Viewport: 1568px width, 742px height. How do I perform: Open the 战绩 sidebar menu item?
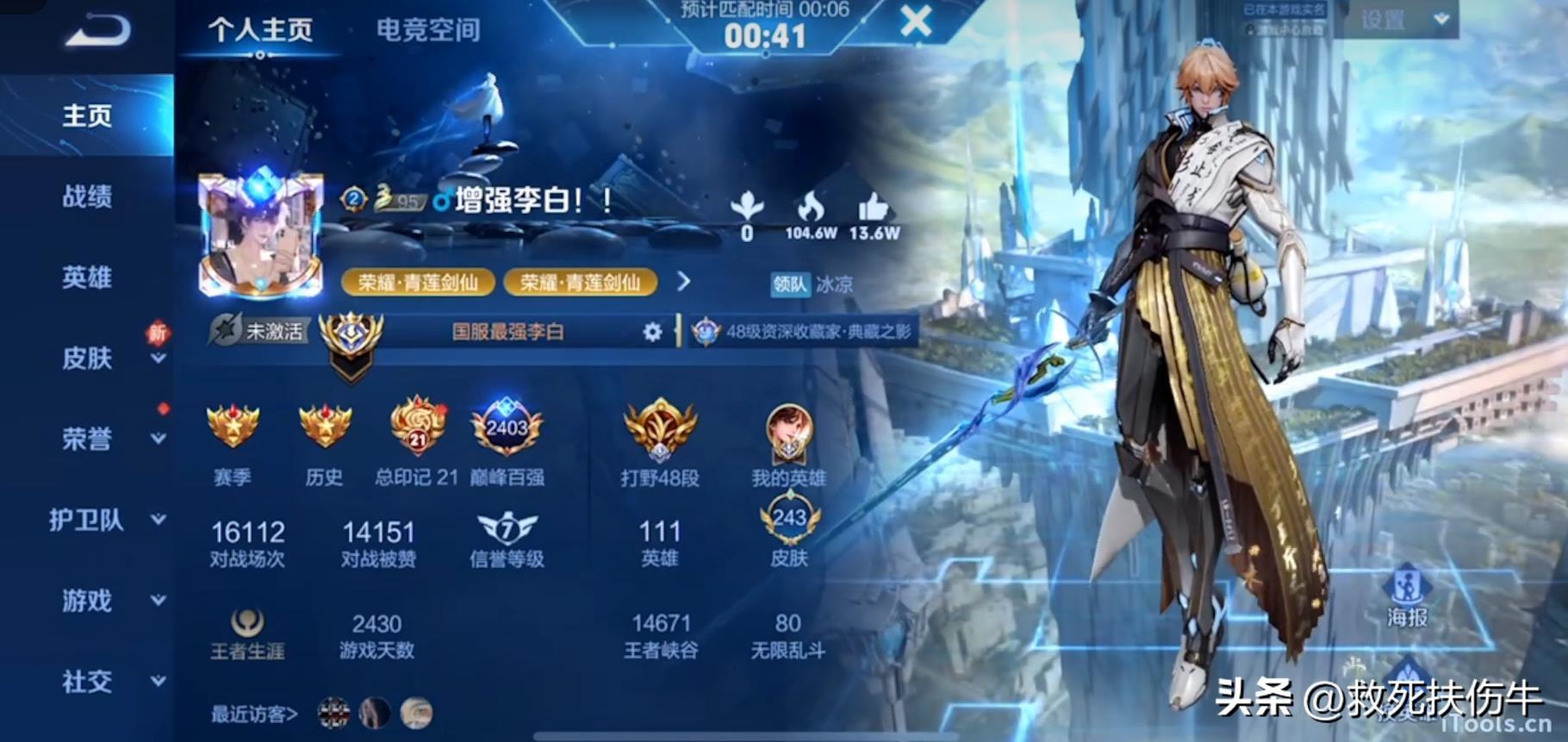pos(84,196)
